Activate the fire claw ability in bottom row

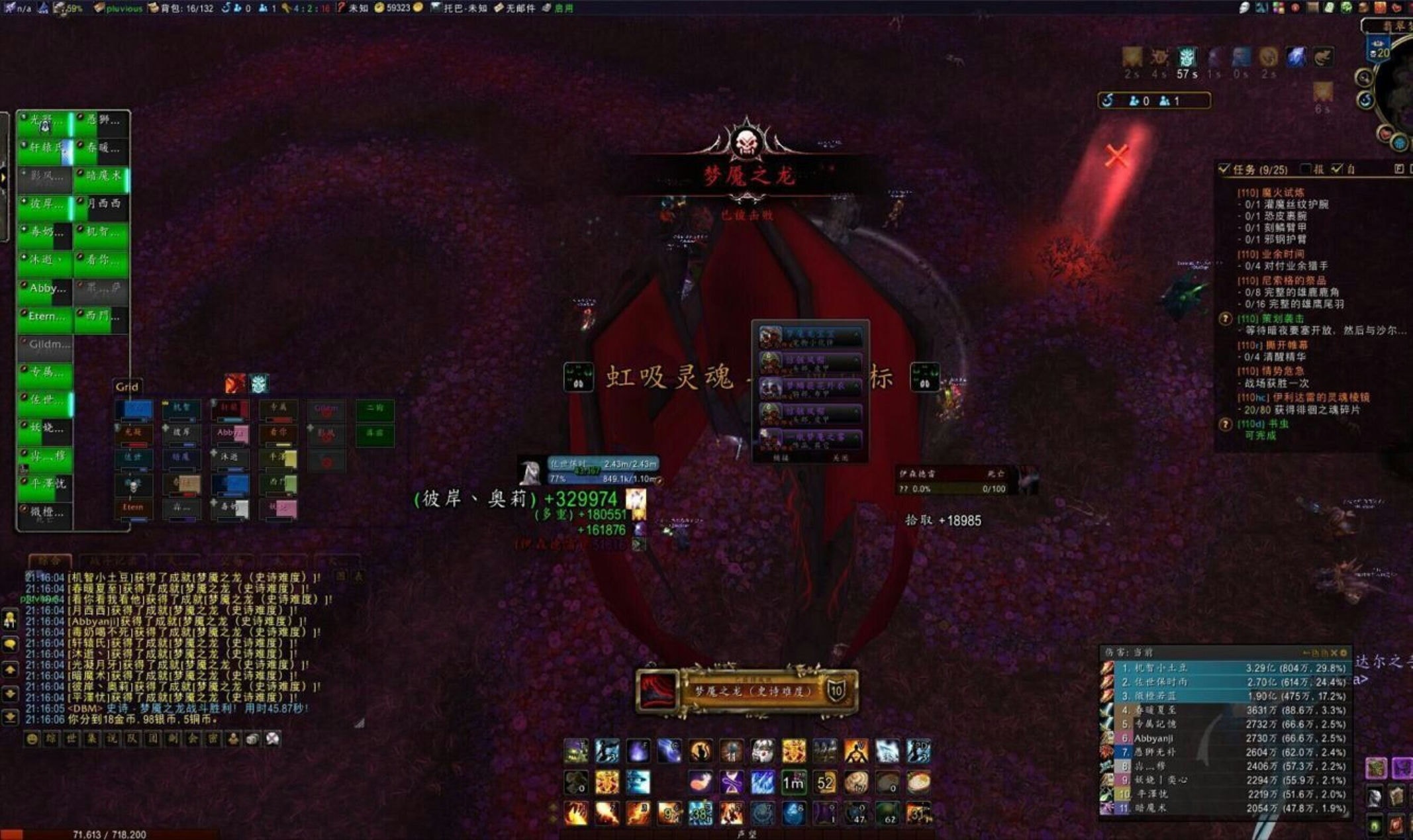575,814
